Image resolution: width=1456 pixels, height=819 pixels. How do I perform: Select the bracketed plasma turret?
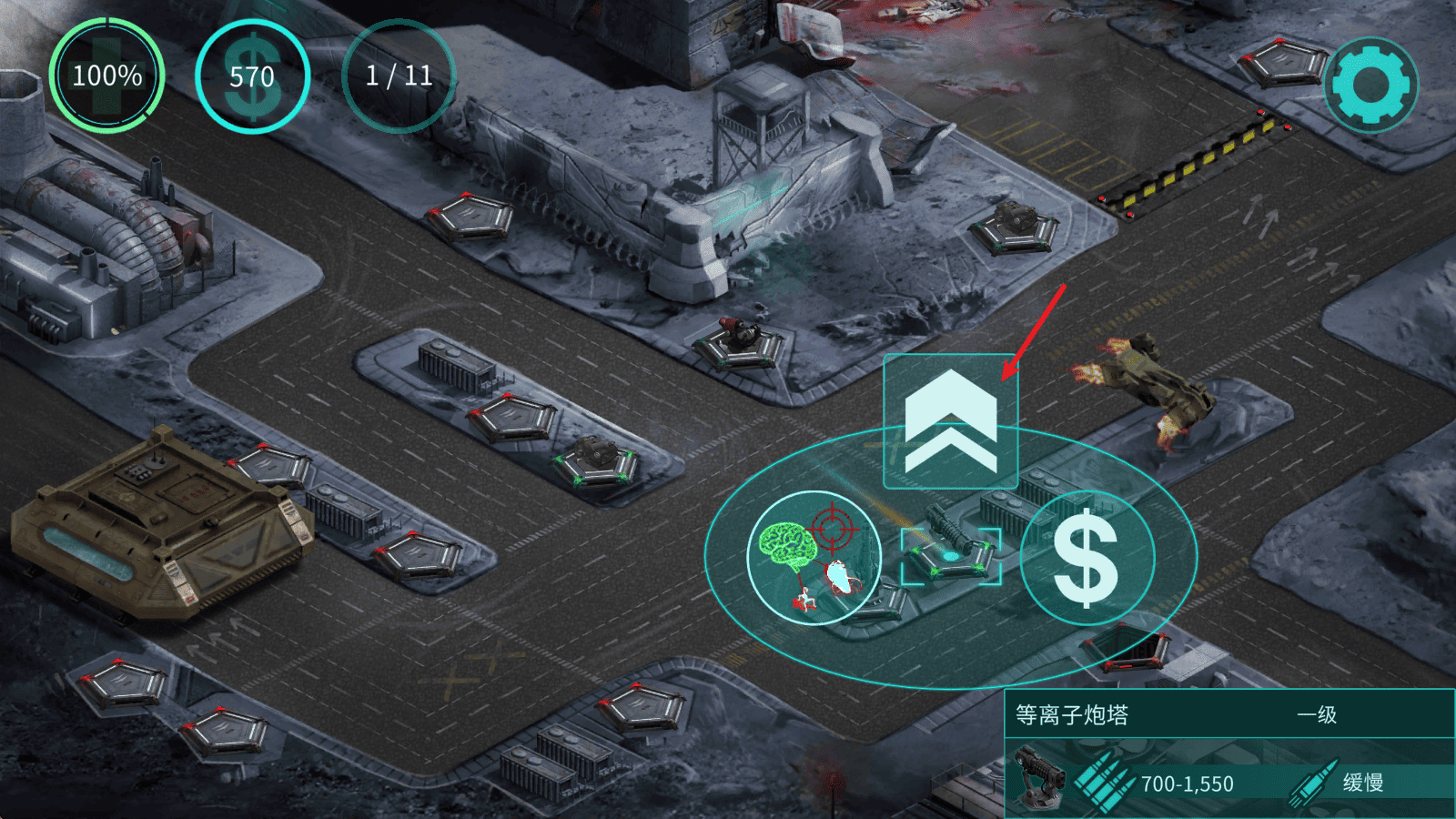coord(951,555)
